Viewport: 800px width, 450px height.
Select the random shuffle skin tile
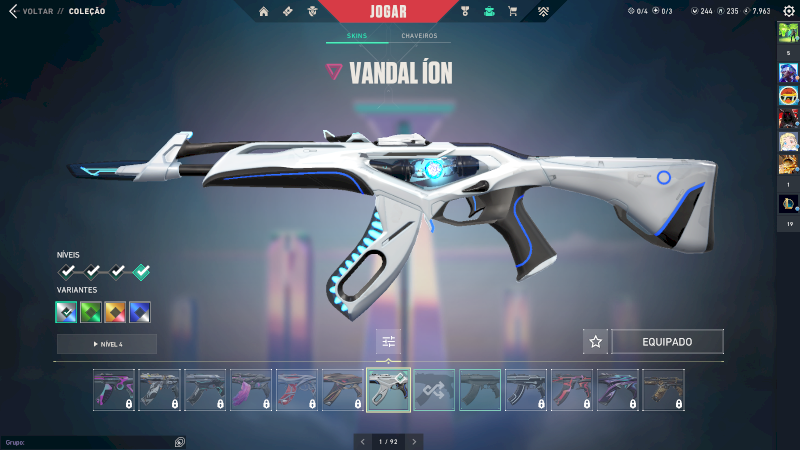435,390
